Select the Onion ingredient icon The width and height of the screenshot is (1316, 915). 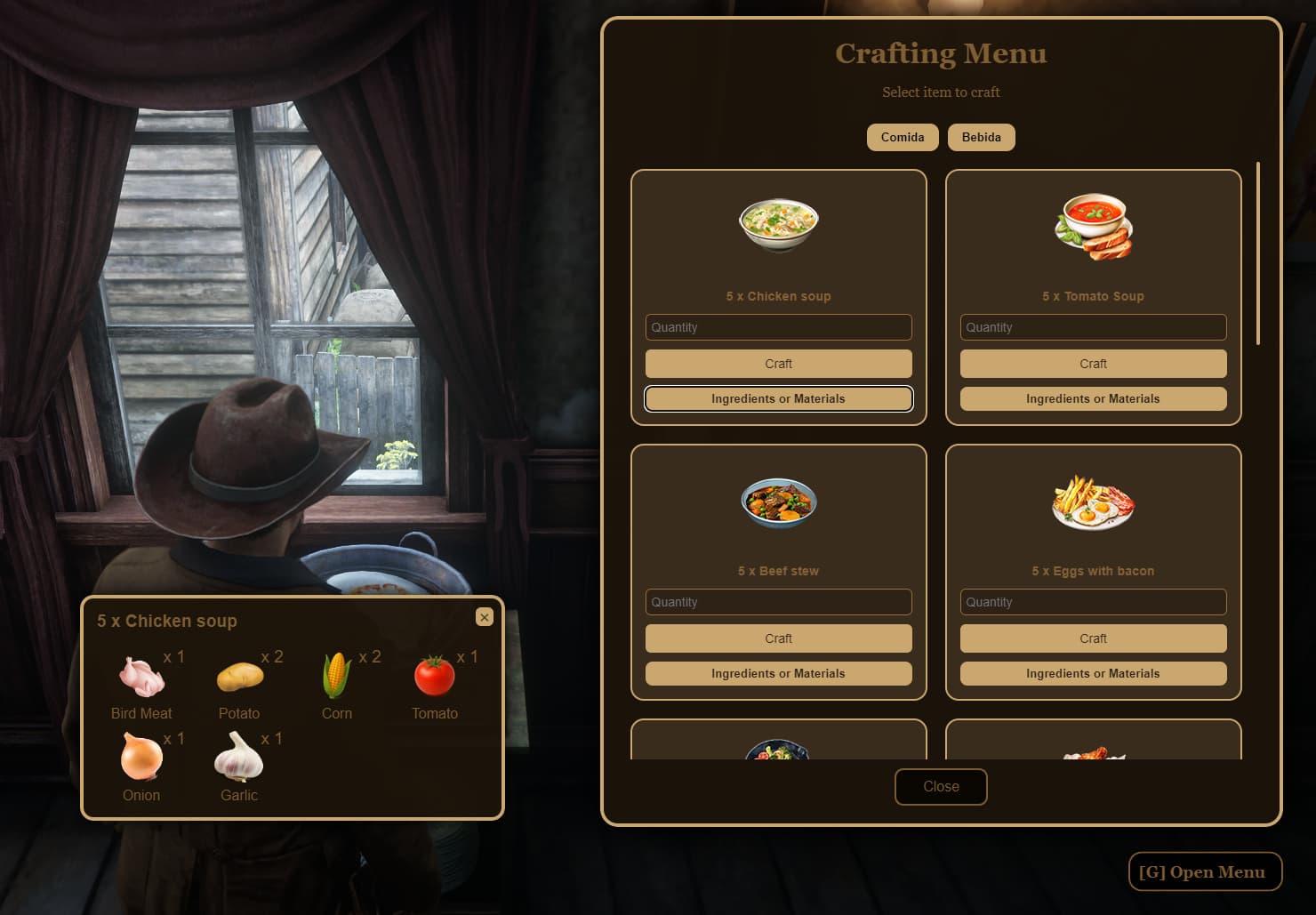point(140,757)
